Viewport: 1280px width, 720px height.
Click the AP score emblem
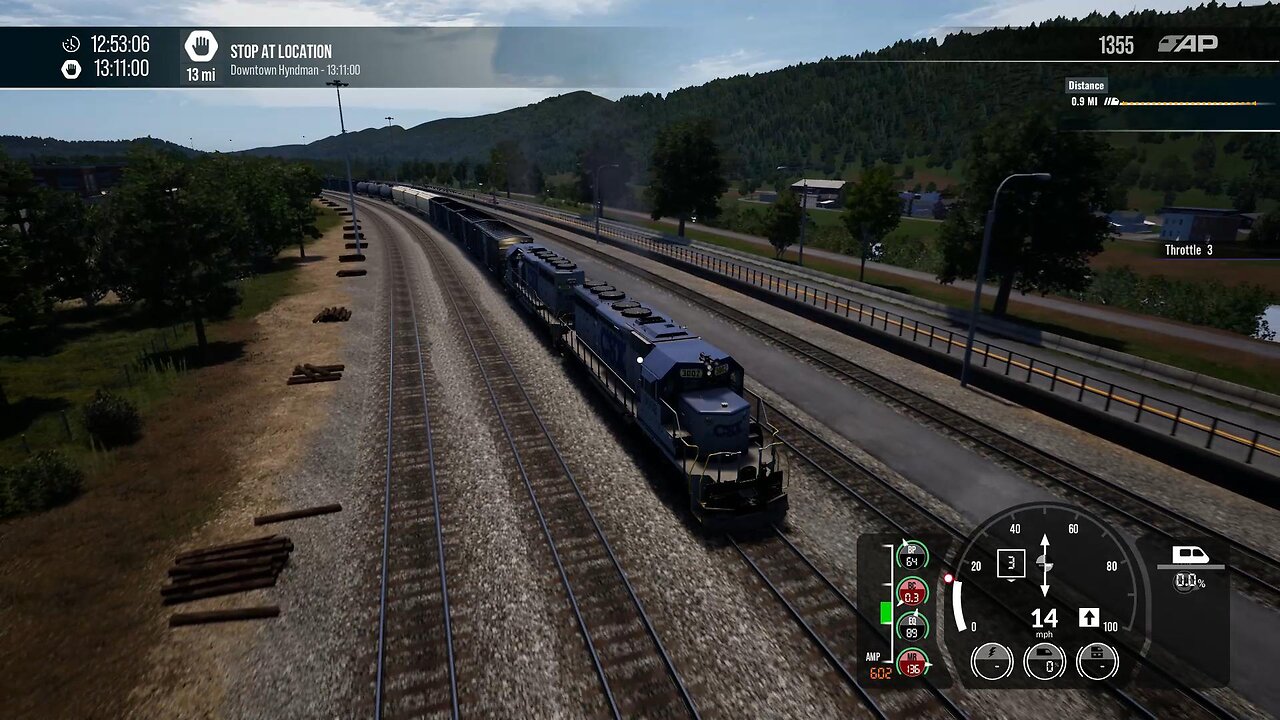pos(1188,44)
